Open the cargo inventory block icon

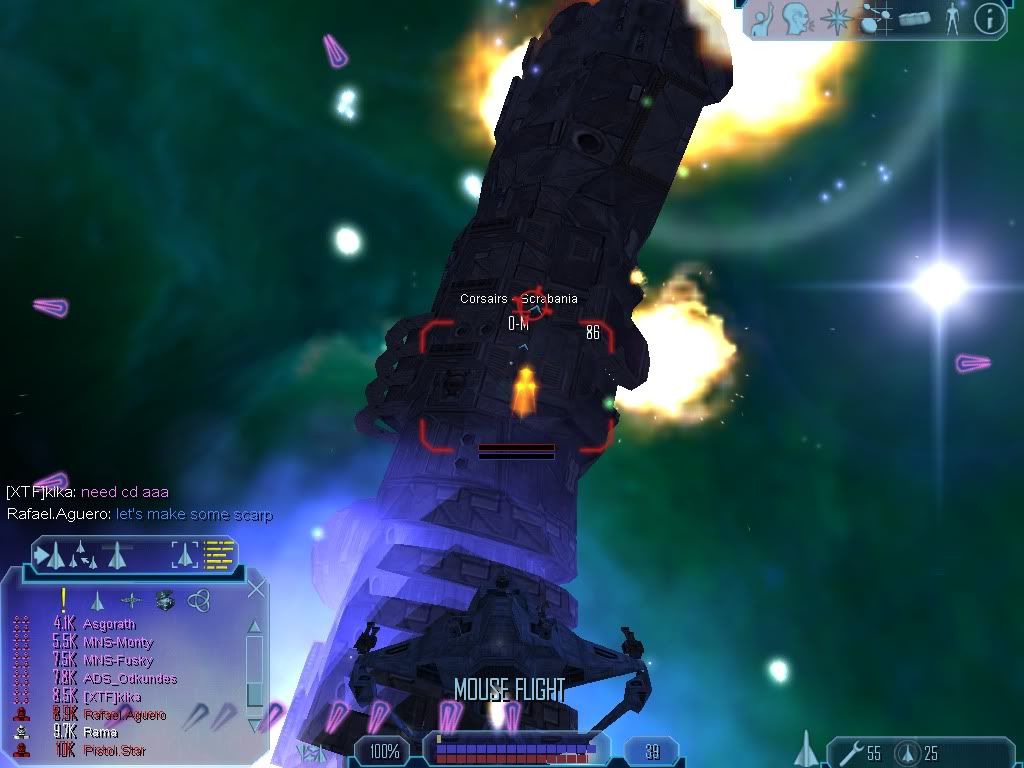tap(915, 19)
